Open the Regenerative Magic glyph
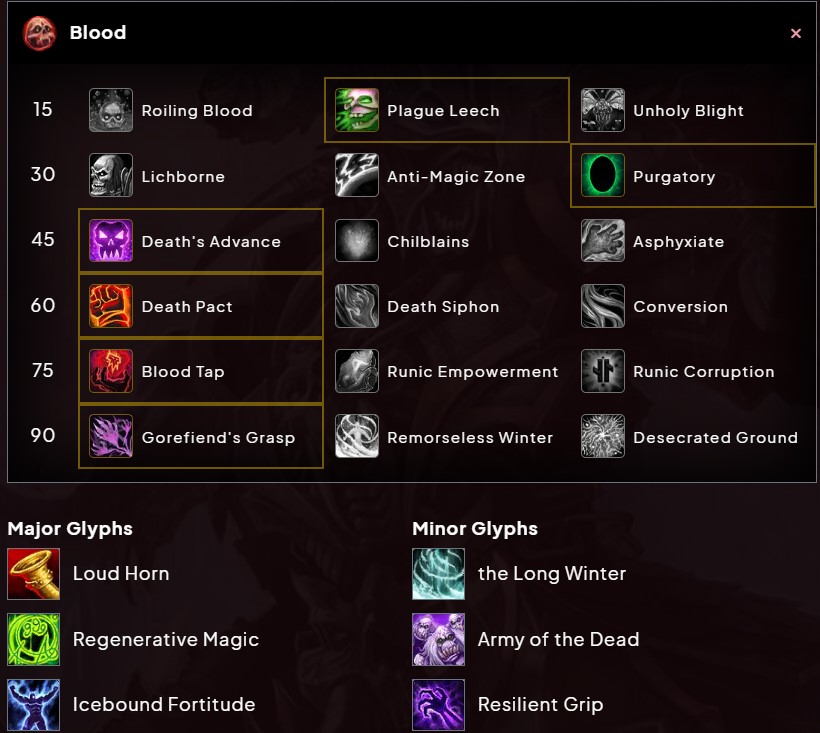820x733 pixels. click(x=165, y=640)
